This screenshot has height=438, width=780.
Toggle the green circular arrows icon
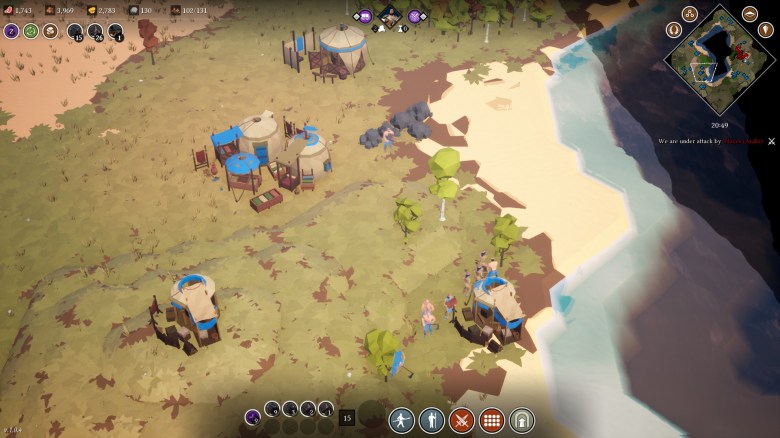click(31, 31)
